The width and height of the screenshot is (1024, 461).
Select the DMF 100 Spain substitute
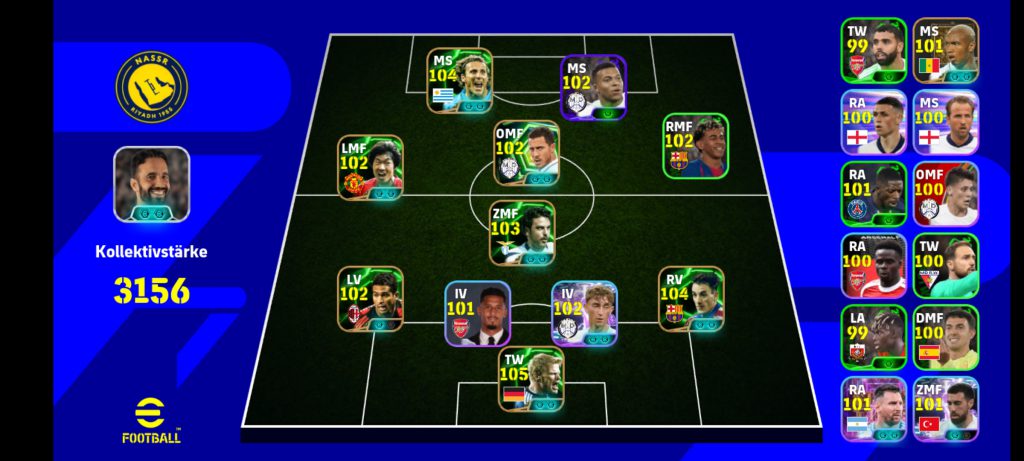pos(945,338)
